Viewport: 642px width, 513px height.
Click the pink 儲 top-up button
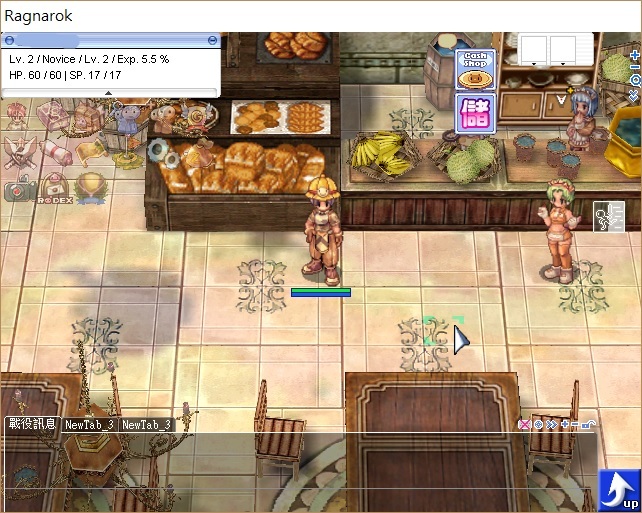[475, 113]
